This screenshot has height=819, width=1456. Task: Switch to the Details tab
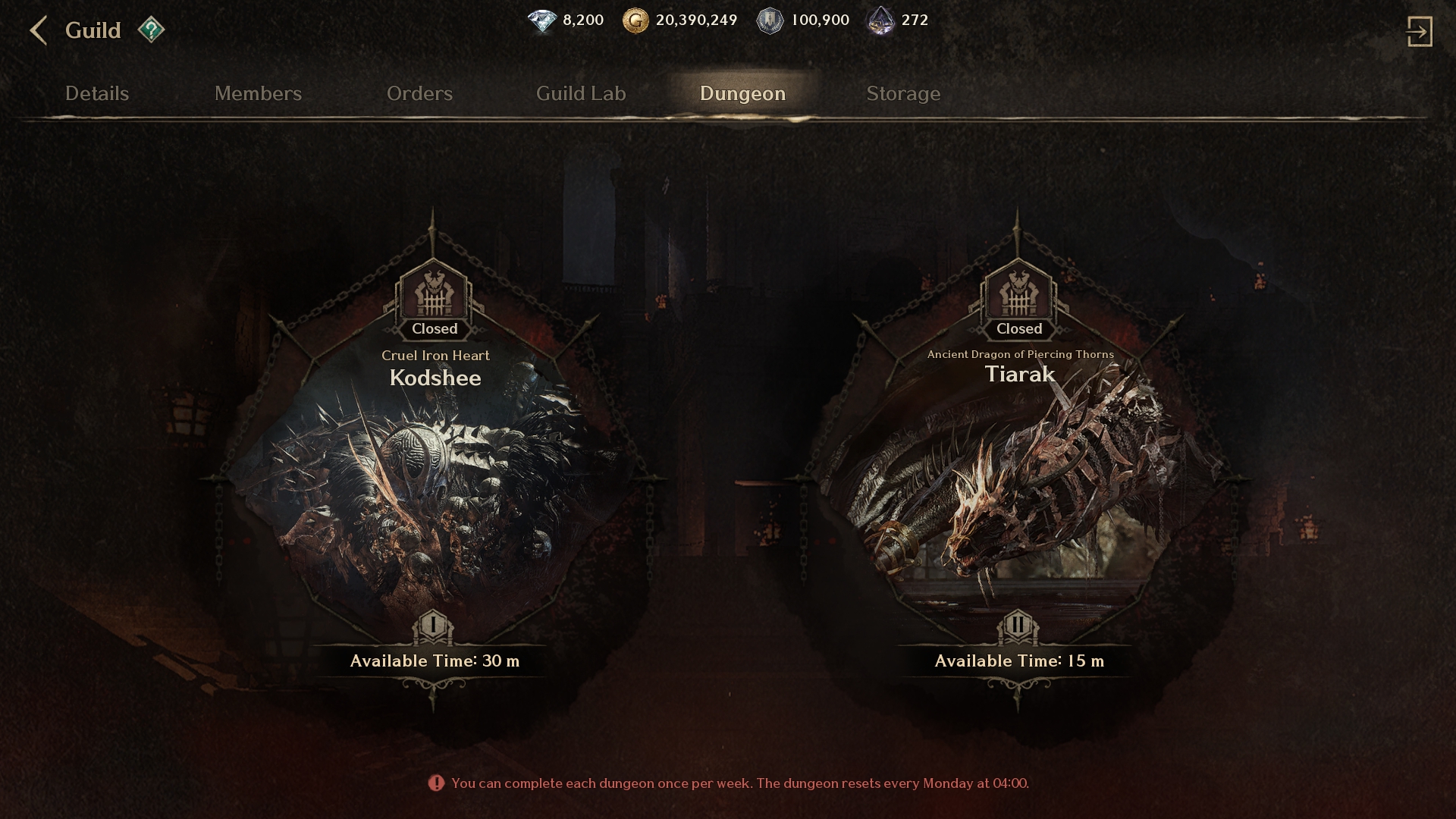click(97, 93)
